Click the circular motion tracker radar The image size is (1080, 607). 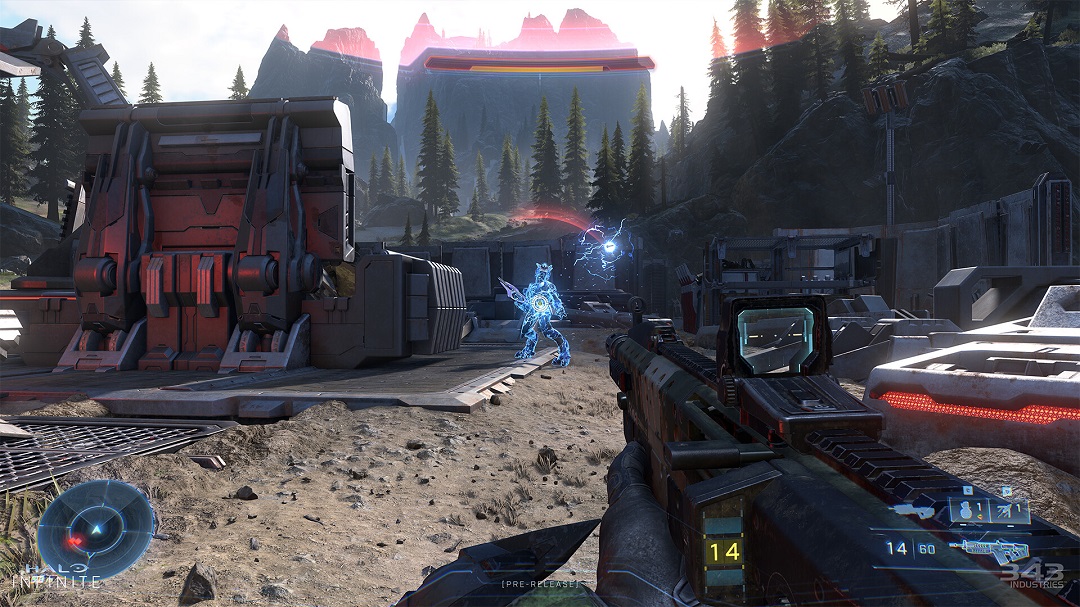96,529
